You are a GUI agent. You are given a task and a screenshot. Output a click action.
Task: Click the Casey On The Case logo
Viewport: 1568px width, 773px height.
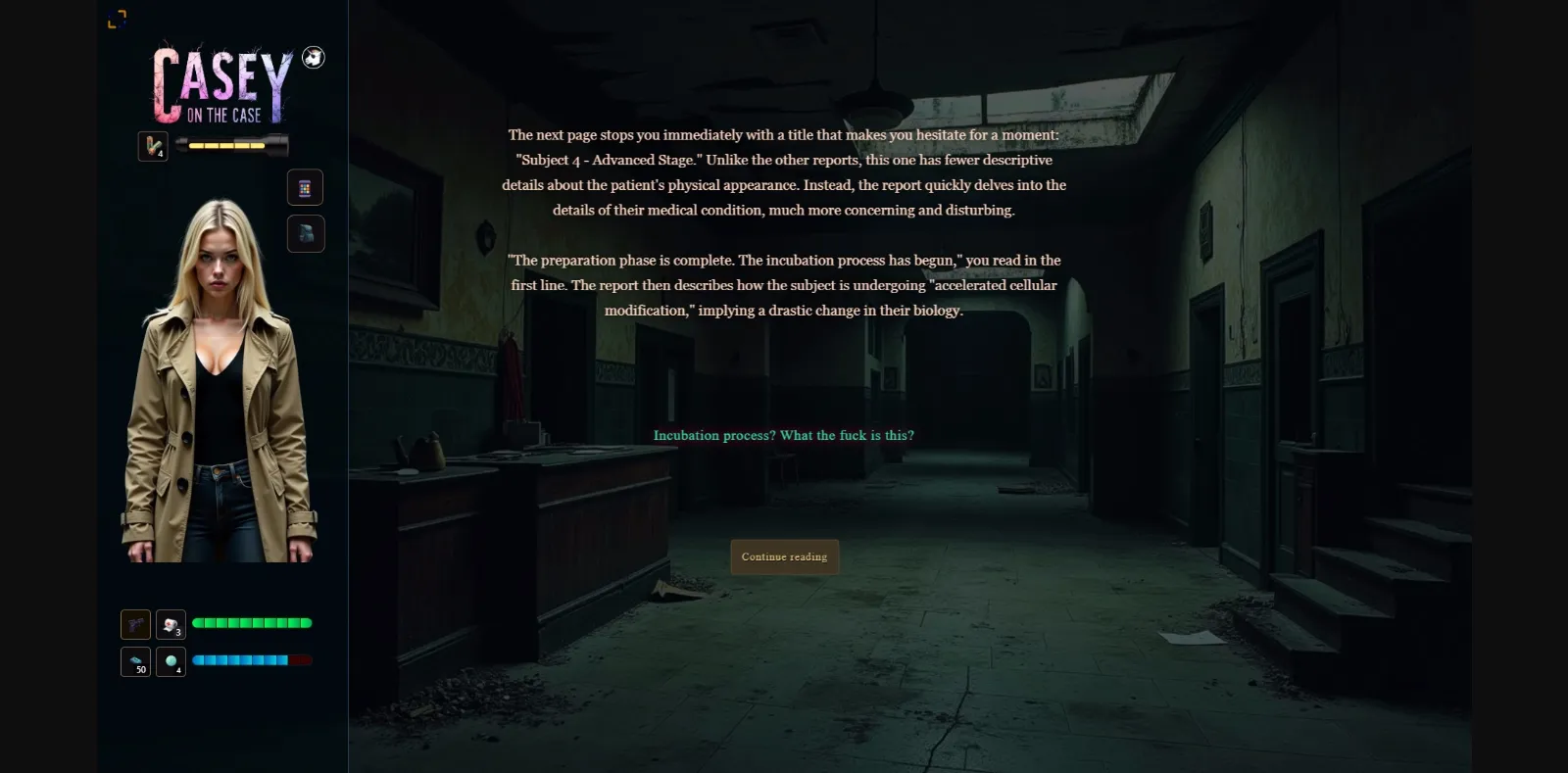tap(220, 88)
